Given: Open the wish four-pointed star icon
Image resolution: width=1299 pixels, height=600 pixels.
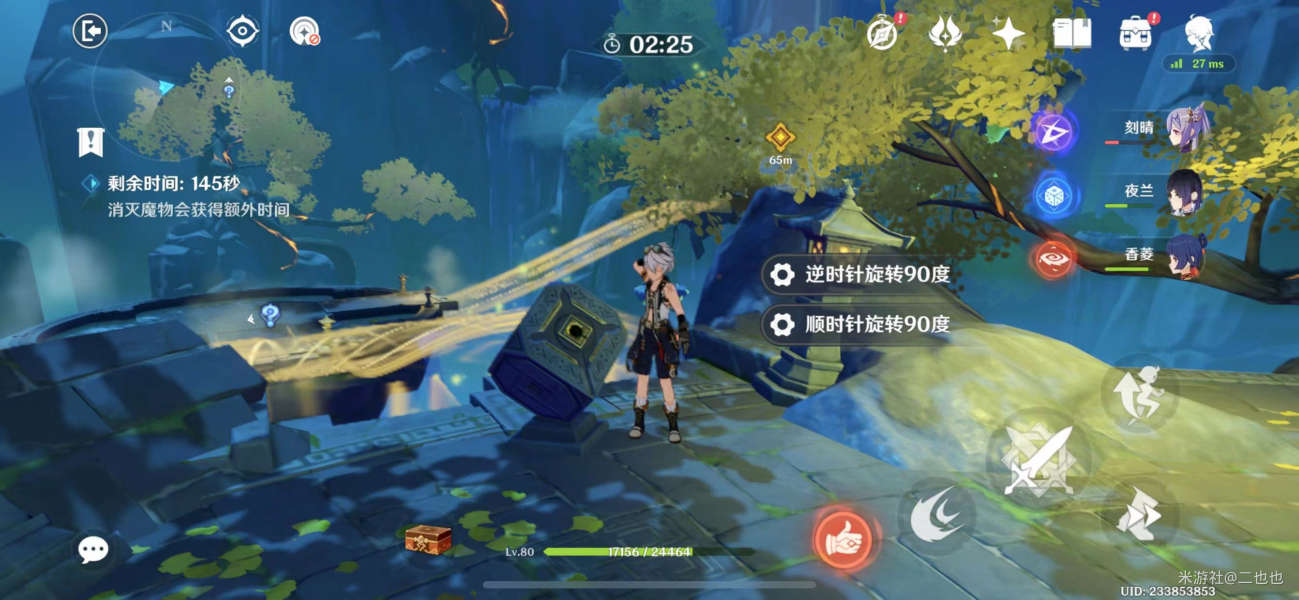Looking at the screenshot, I should tap(1008, 33).
